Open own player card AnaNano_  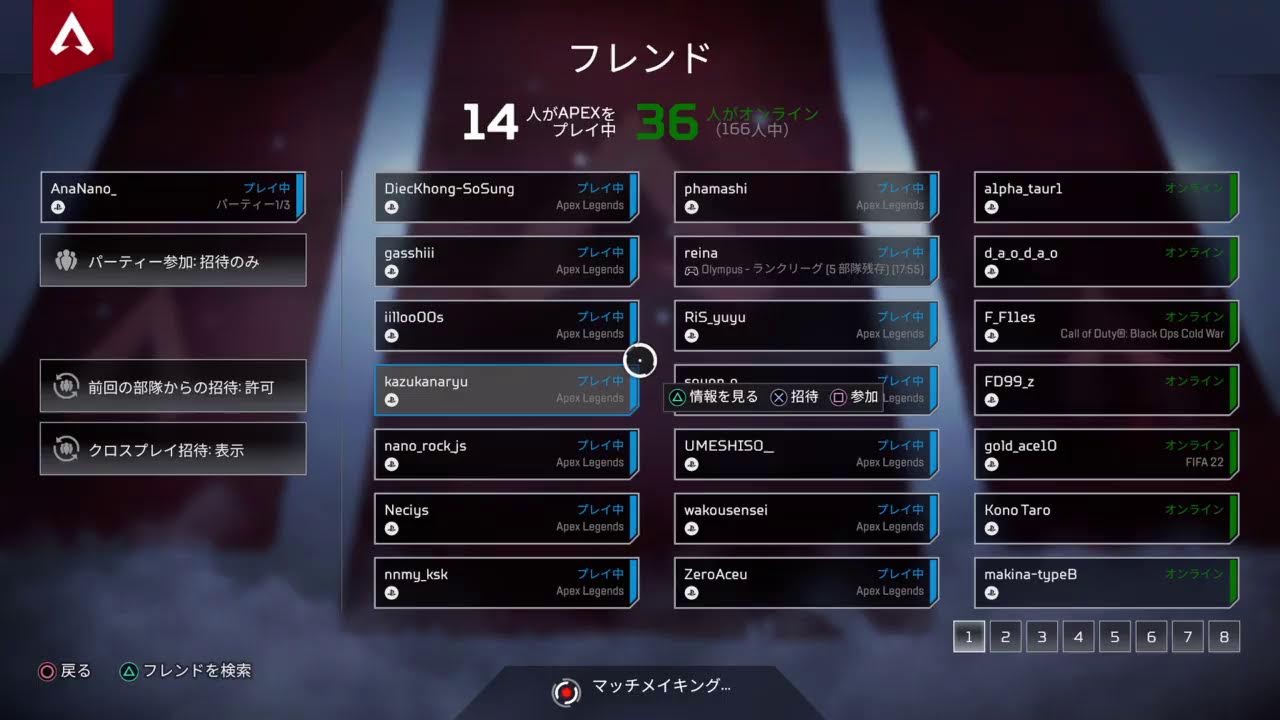click(x=173, y=197)
